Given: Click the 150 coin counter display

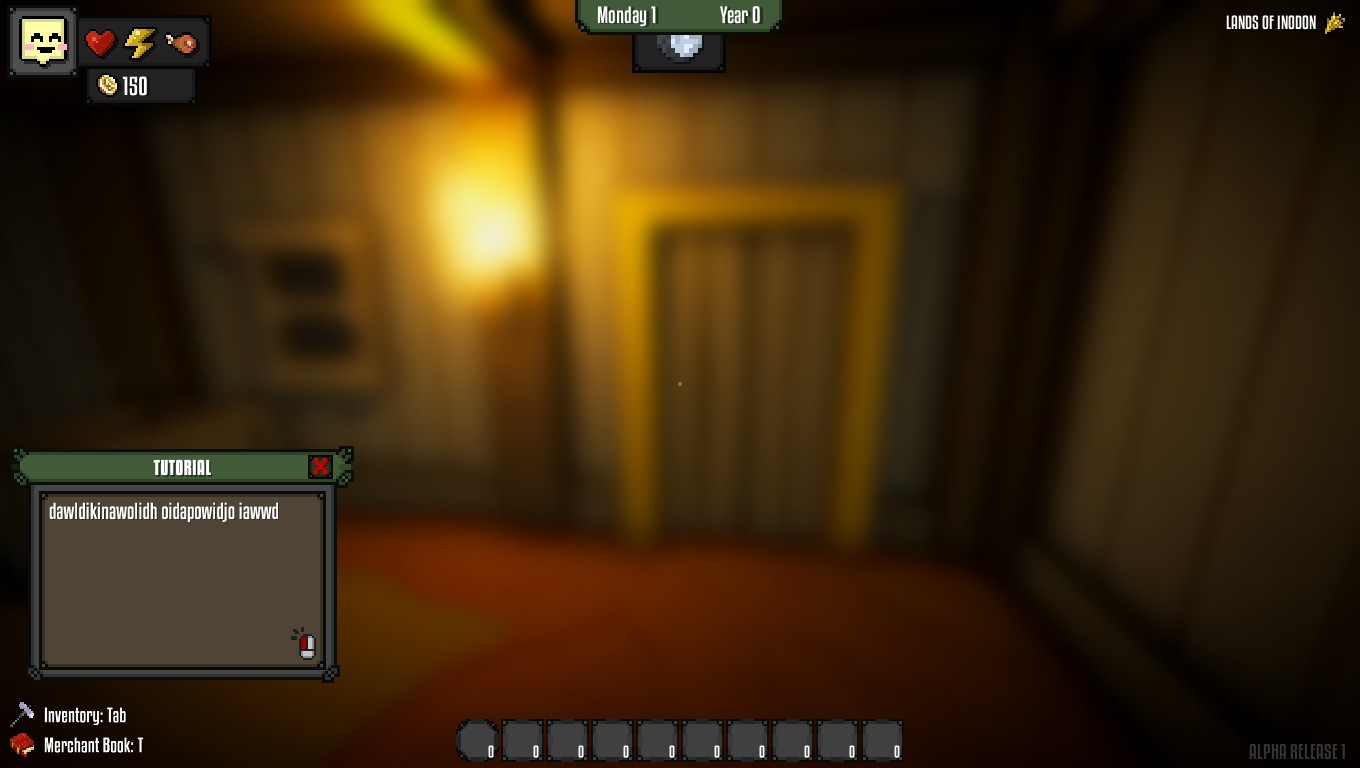Looking at the screenshot, I should tap(135, 86).
